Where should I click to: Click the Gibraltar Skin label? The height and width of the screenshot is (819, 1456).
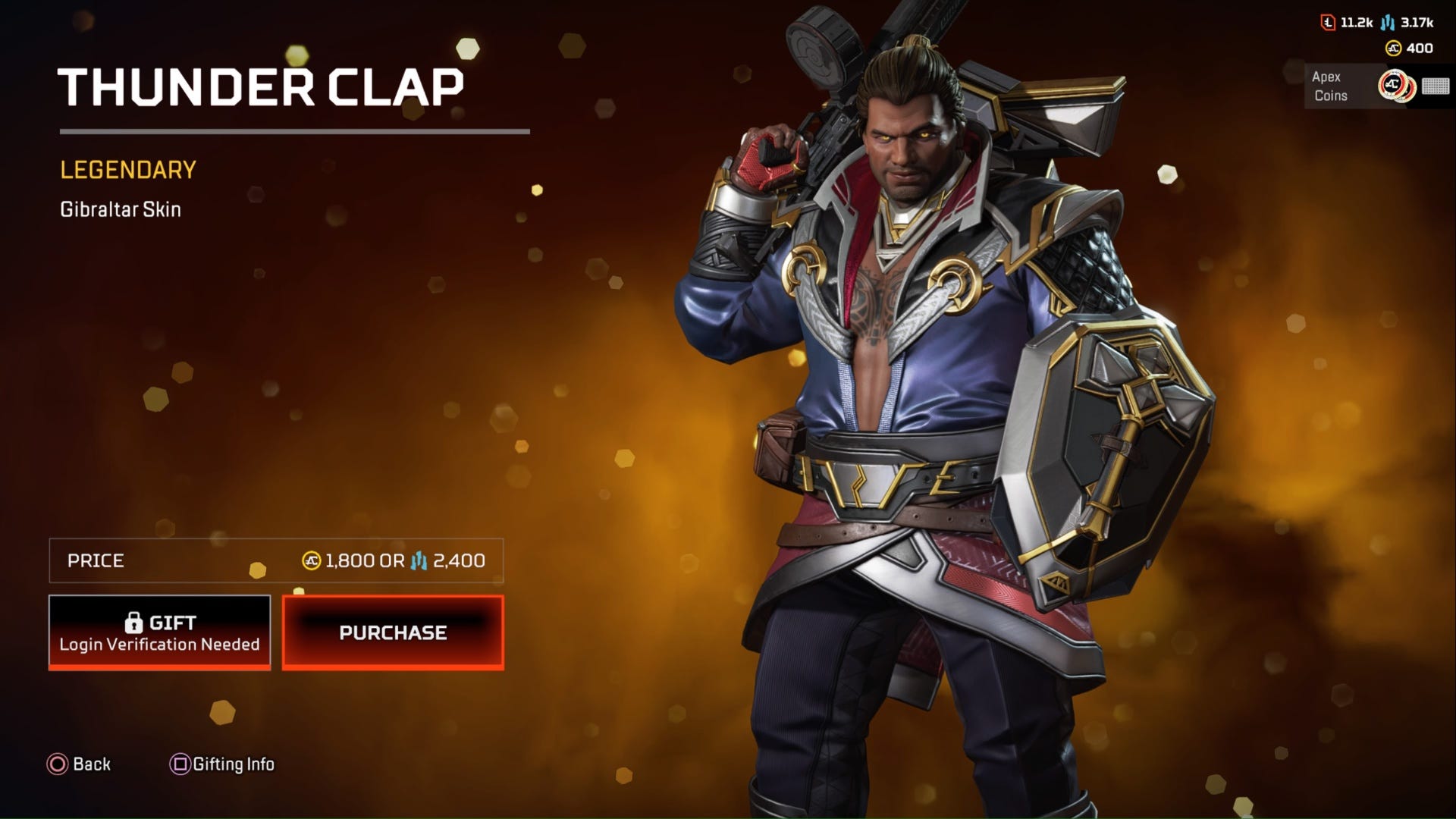(121, 209)
